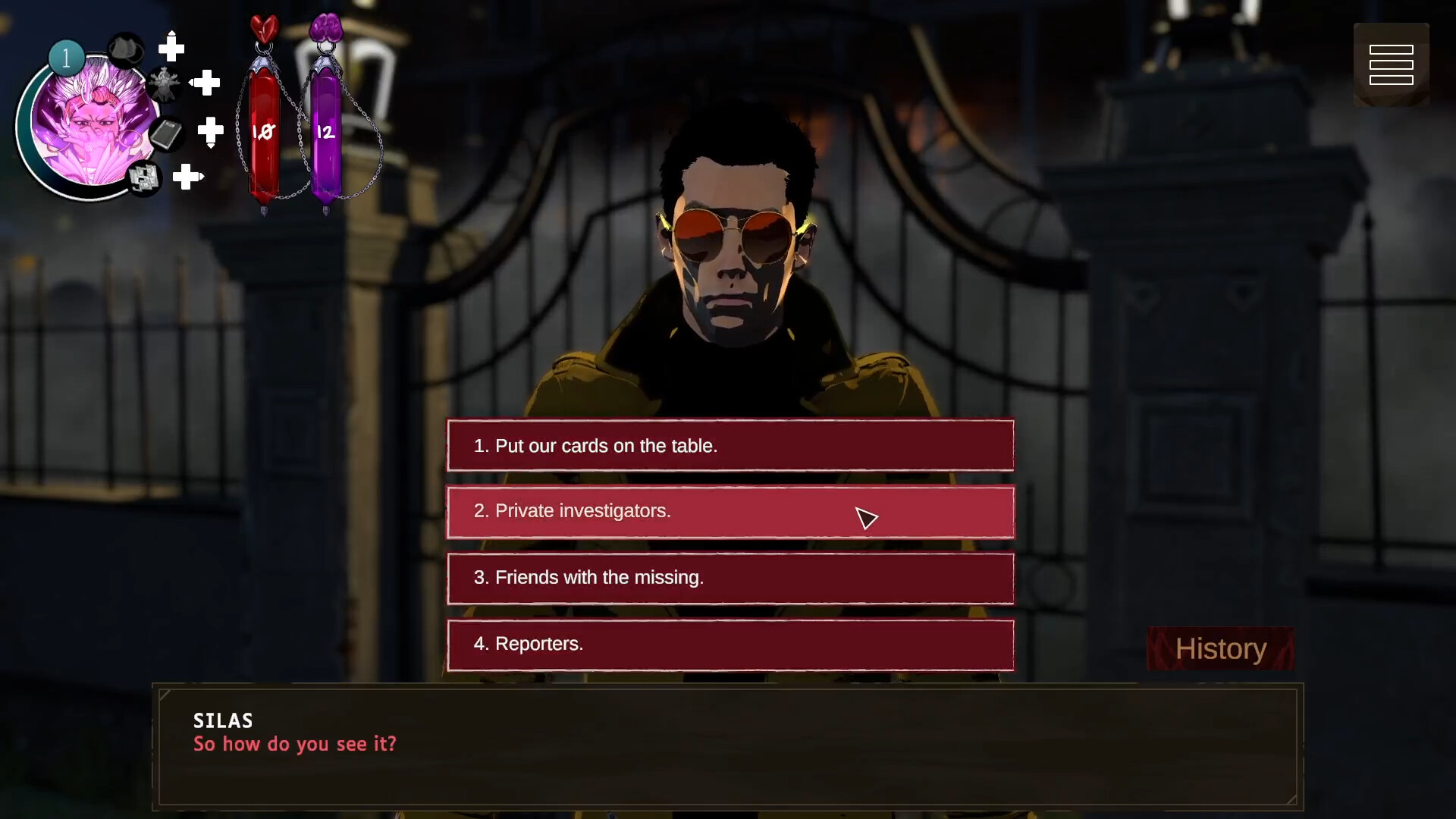This screenshot has height=819, width=1456.
Task: Select the winged figure icon
Action: pos(163,83)
